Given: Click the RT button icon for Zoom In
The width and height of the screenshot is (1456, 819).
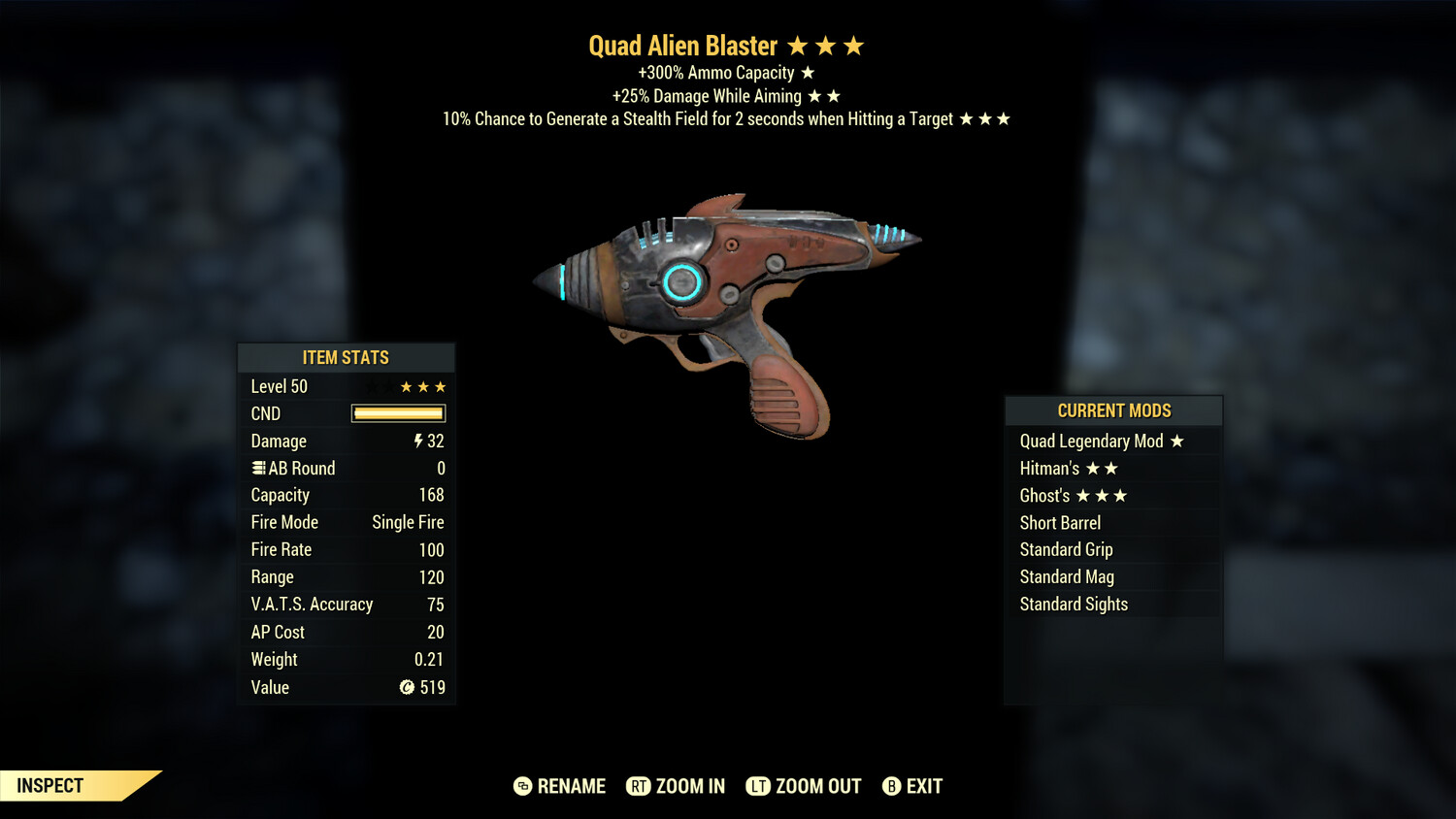Looking at the screenshot, I should [641, 786].
